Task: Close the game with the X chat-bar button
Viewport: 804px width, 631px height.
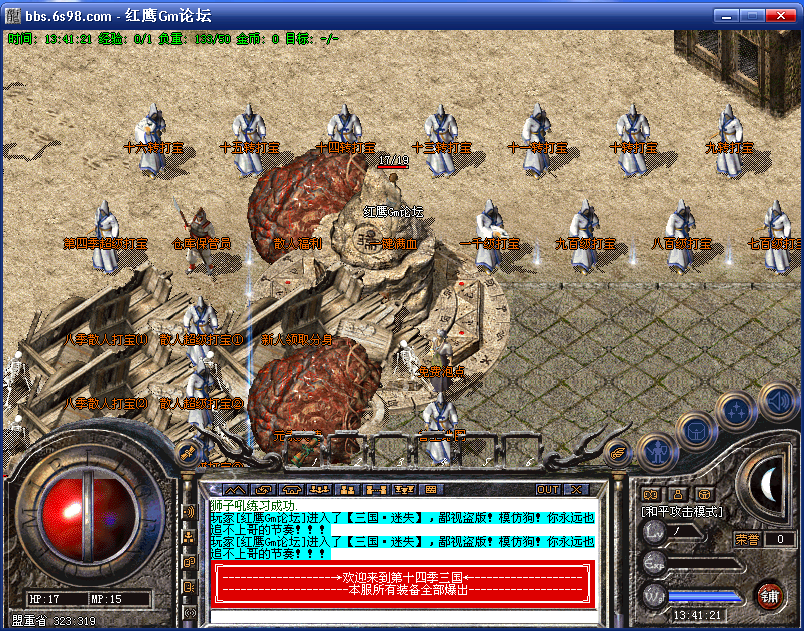Action: tap(577, 489)
